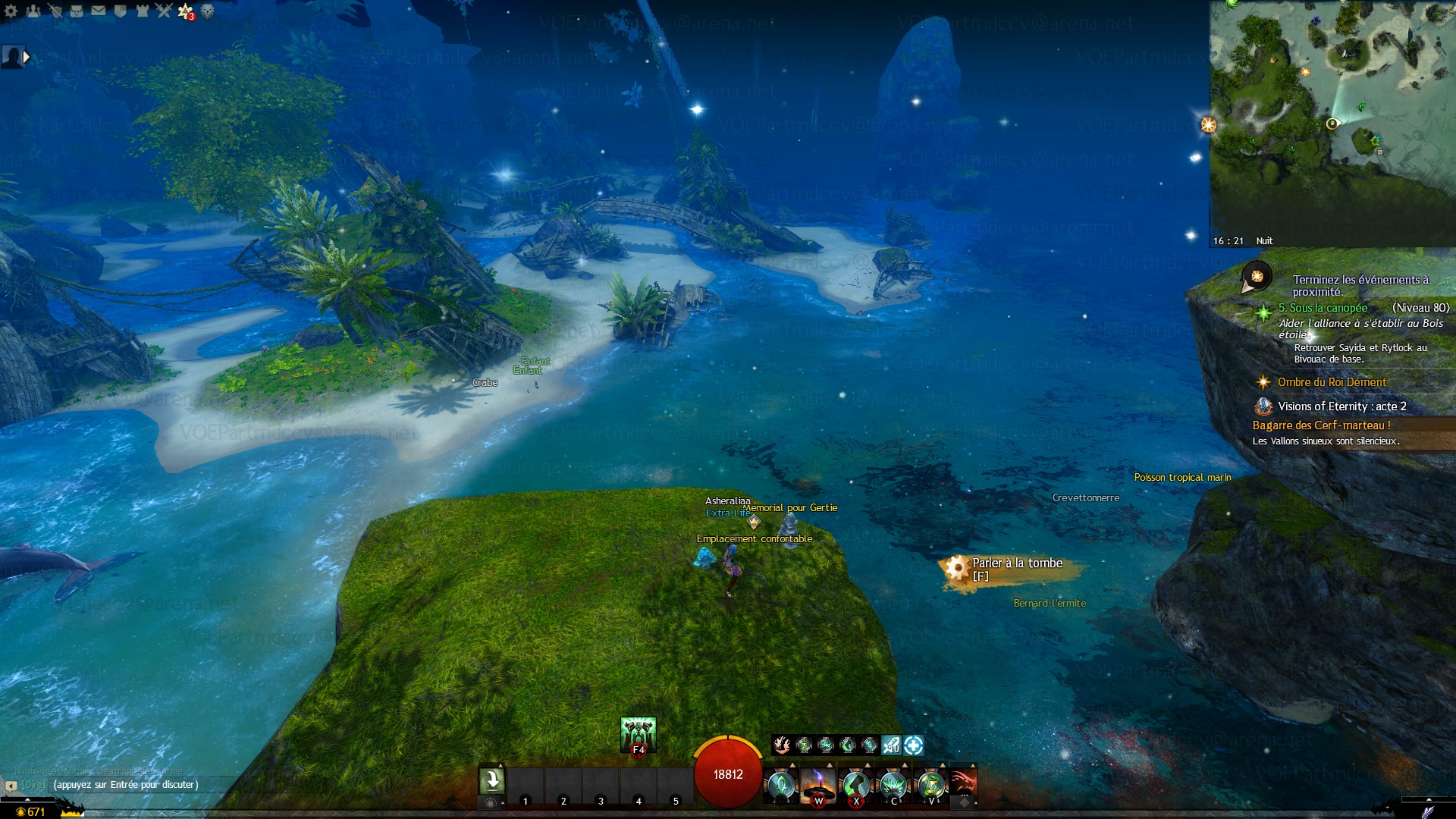Open the PvP crossed swords icon
Viewport: 1456px width, 819px height.
(164, 11)
